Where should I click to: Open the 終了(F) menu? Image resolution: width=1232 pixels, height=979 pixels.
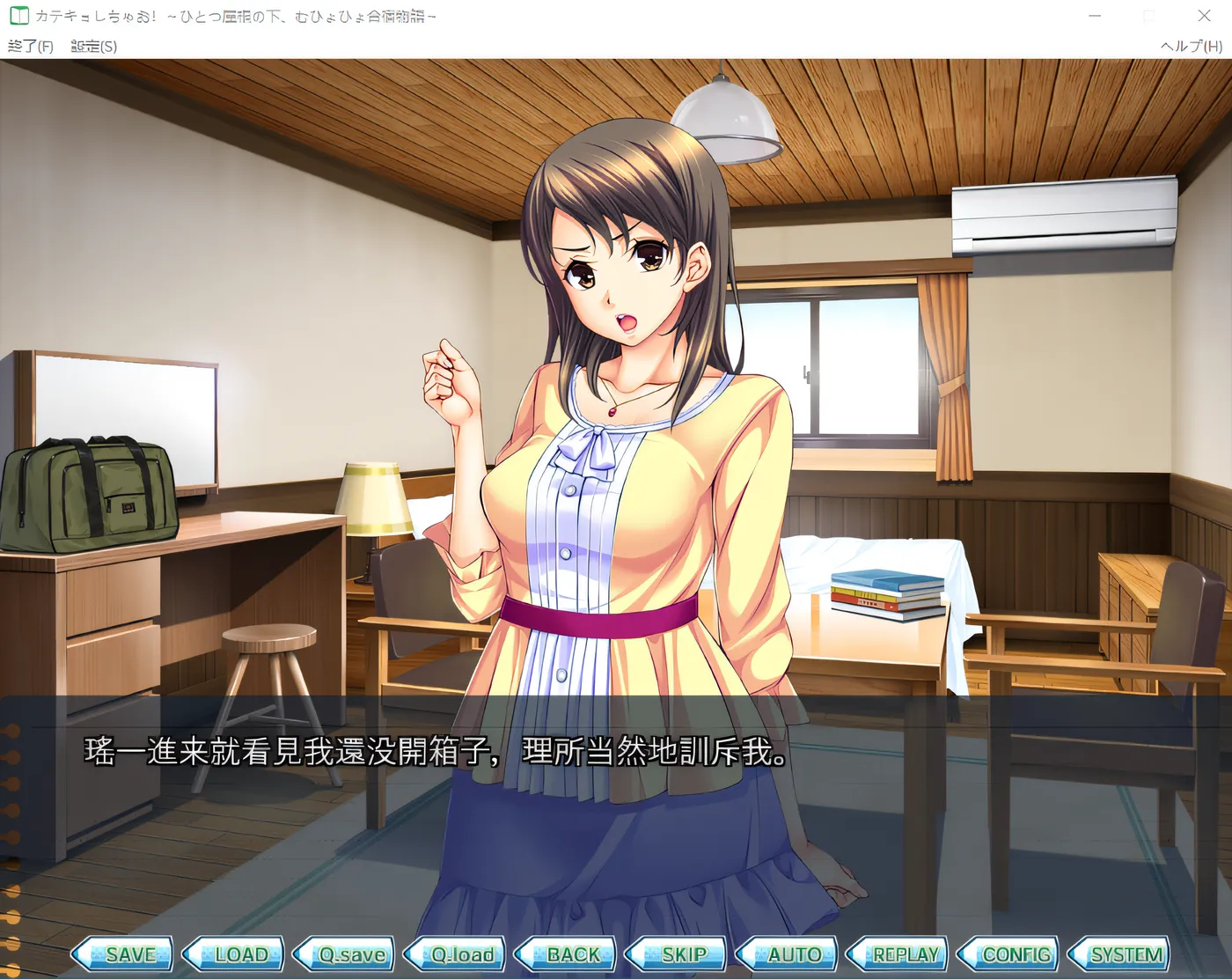[x=28, y=46]
